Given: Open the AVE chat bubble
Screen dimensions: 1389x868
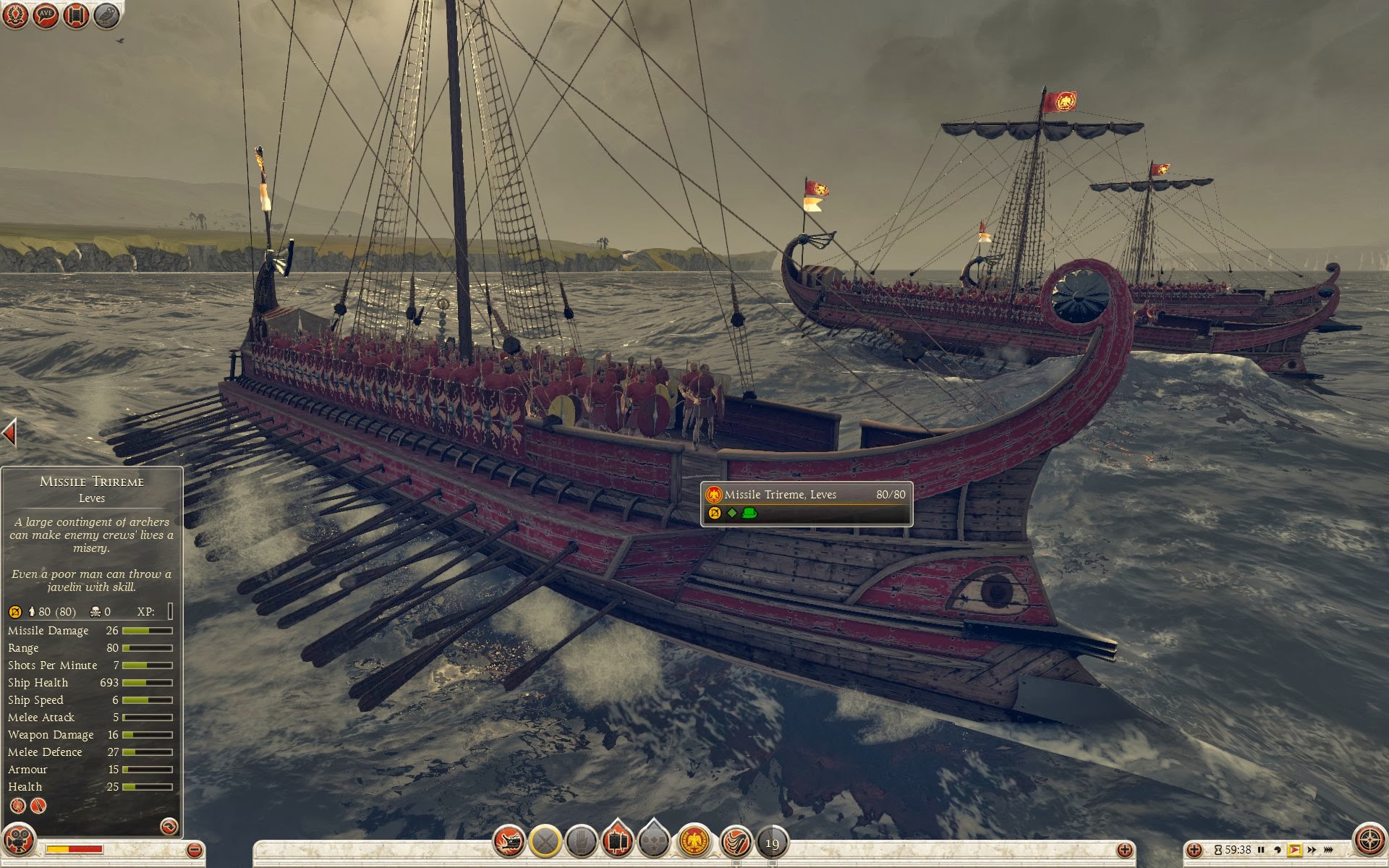Looking at the screenshot, I should [46, 15].
